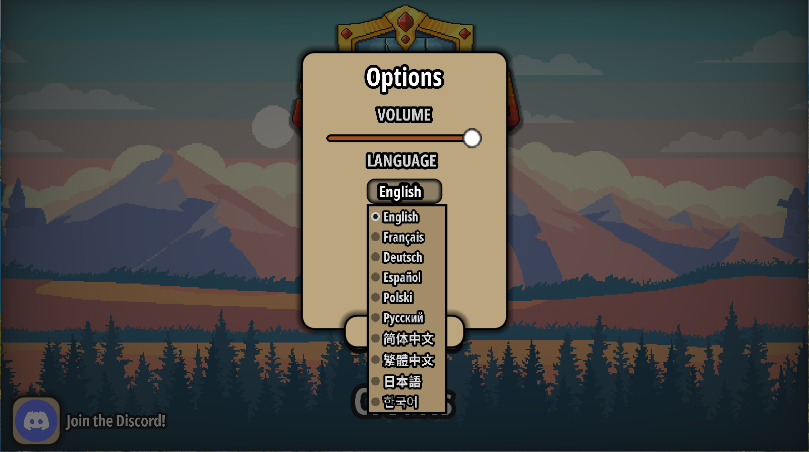The width and height of the screenshot is (809, 452).
Task: Click the English language dropdown button
Action: (x=404, y=191)
